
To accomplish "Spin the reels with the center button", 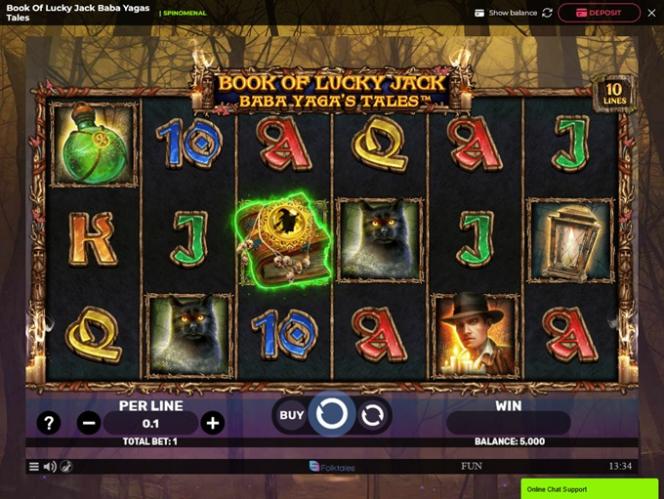I will click(331, 414).
